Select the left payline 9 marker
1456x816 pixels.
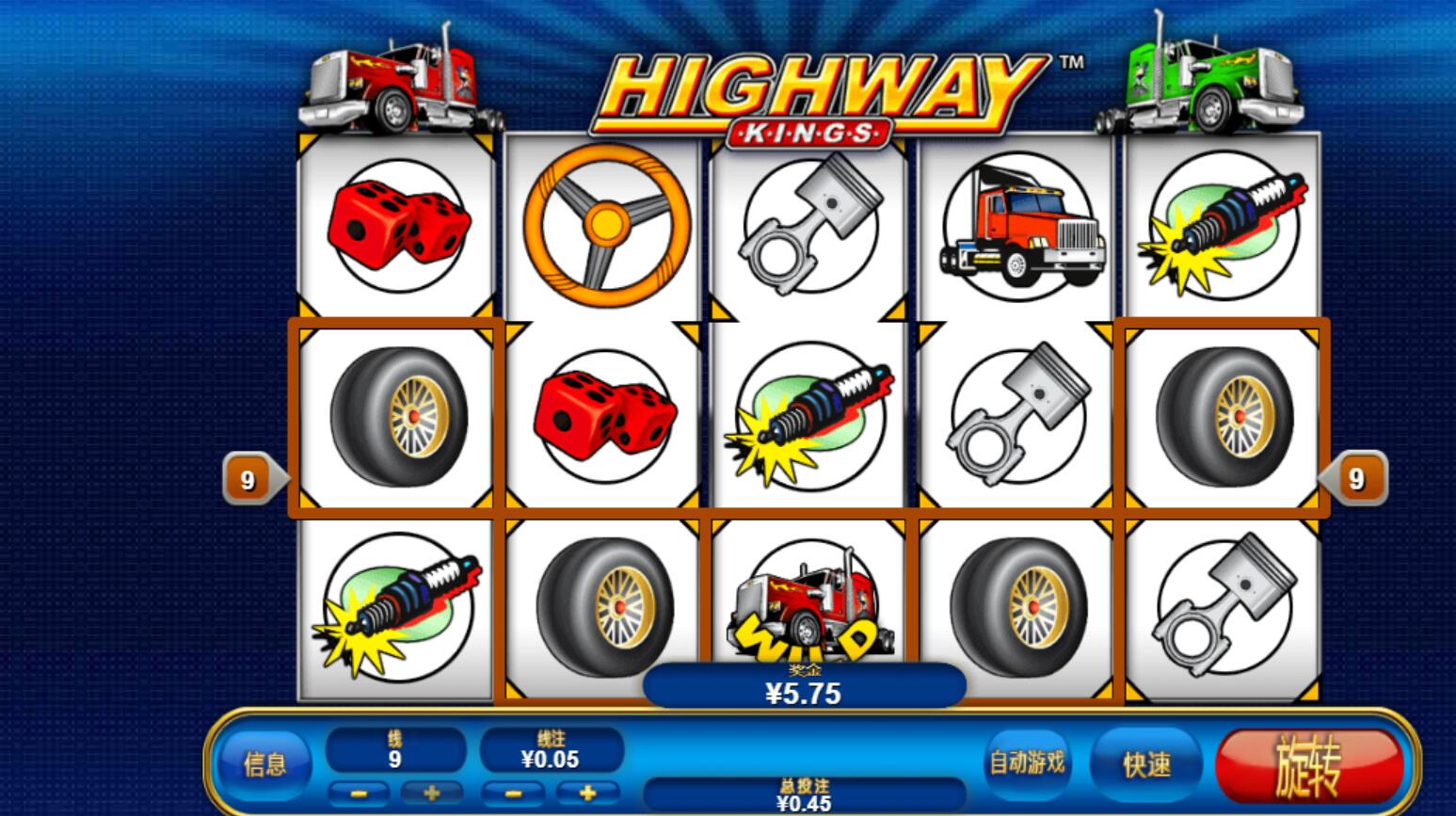click(249, 480)
